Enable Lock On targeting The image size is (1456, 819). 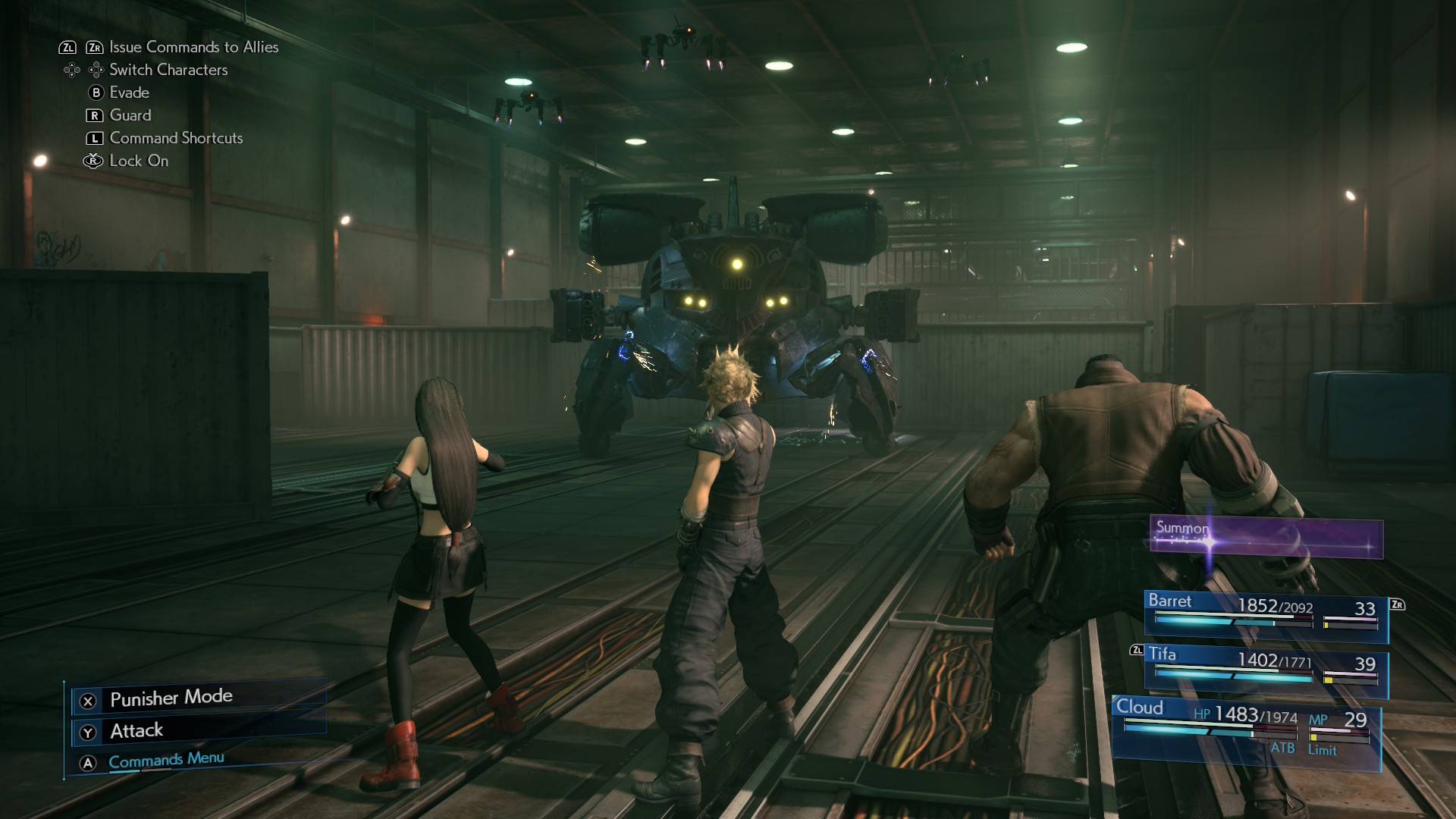[x=138, y=161]
